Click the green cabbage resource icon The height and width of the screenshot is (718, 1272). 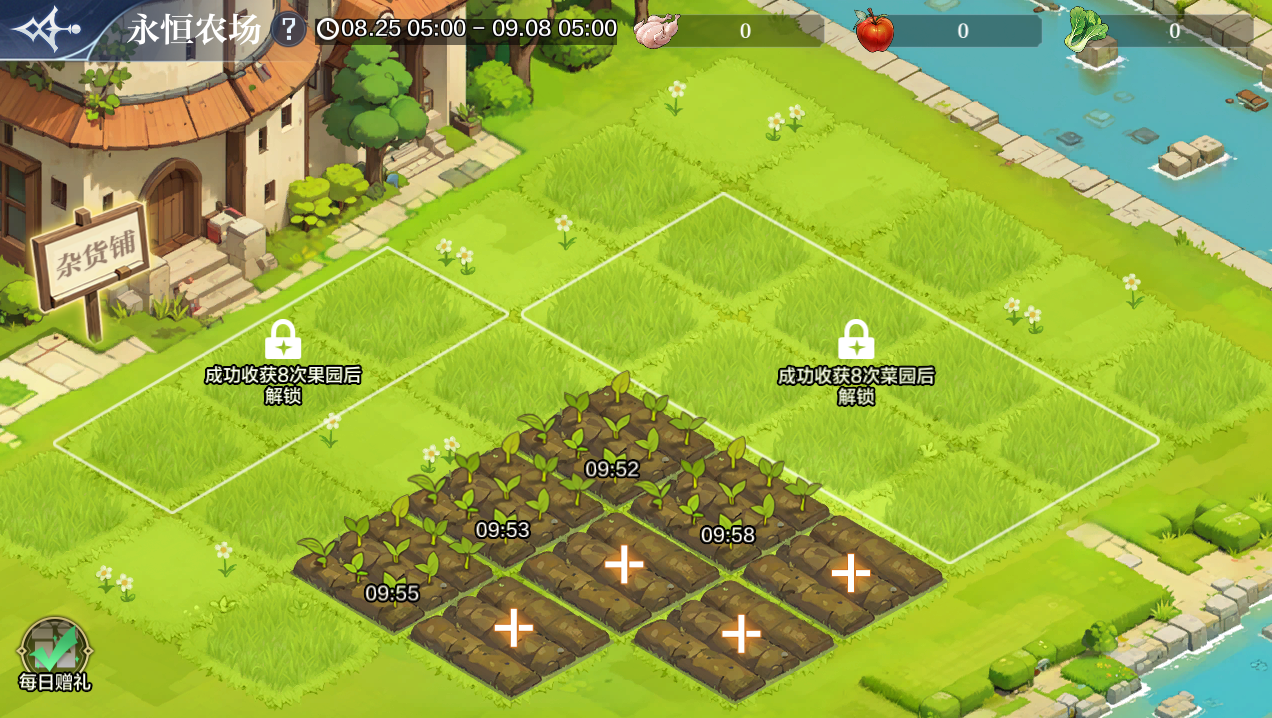tap(1087, 30)
